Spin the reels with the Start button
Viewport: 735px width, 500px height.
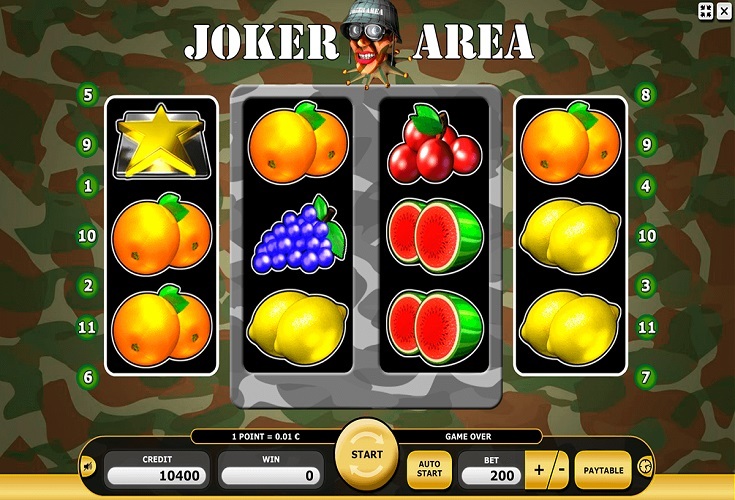(x=366, y=455)
